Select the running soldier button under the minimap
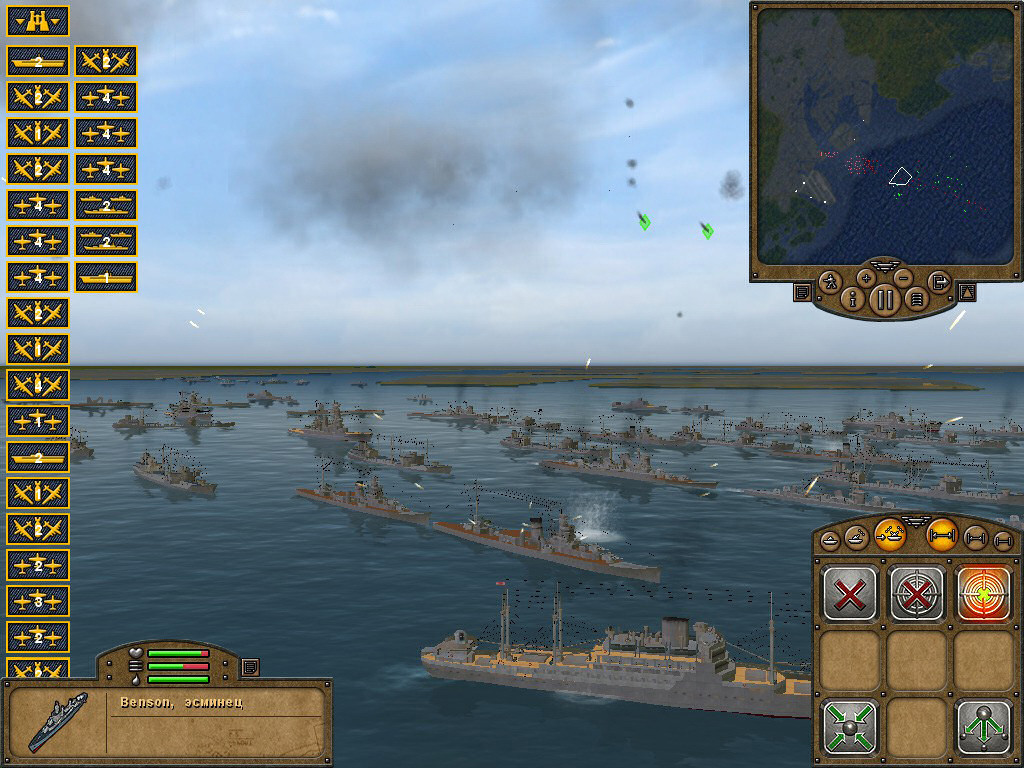 (832, 281)
